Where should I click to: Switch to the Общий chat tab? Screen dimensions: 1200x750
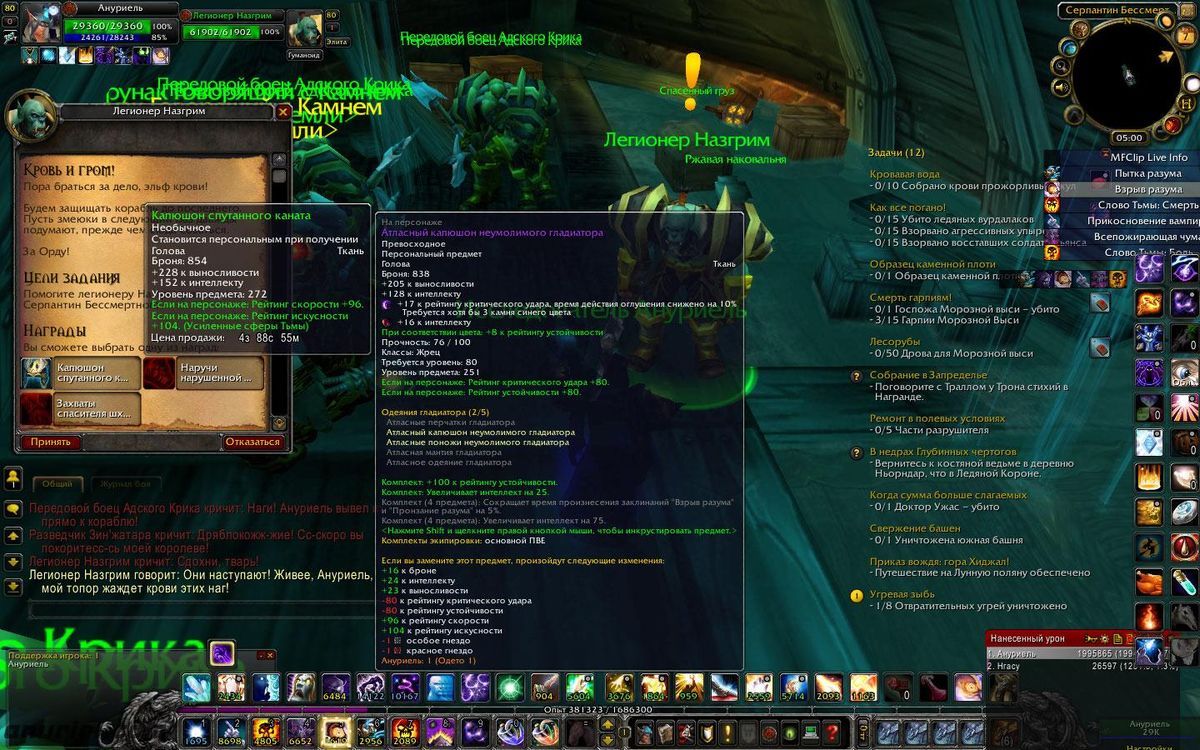coord(57,484)
